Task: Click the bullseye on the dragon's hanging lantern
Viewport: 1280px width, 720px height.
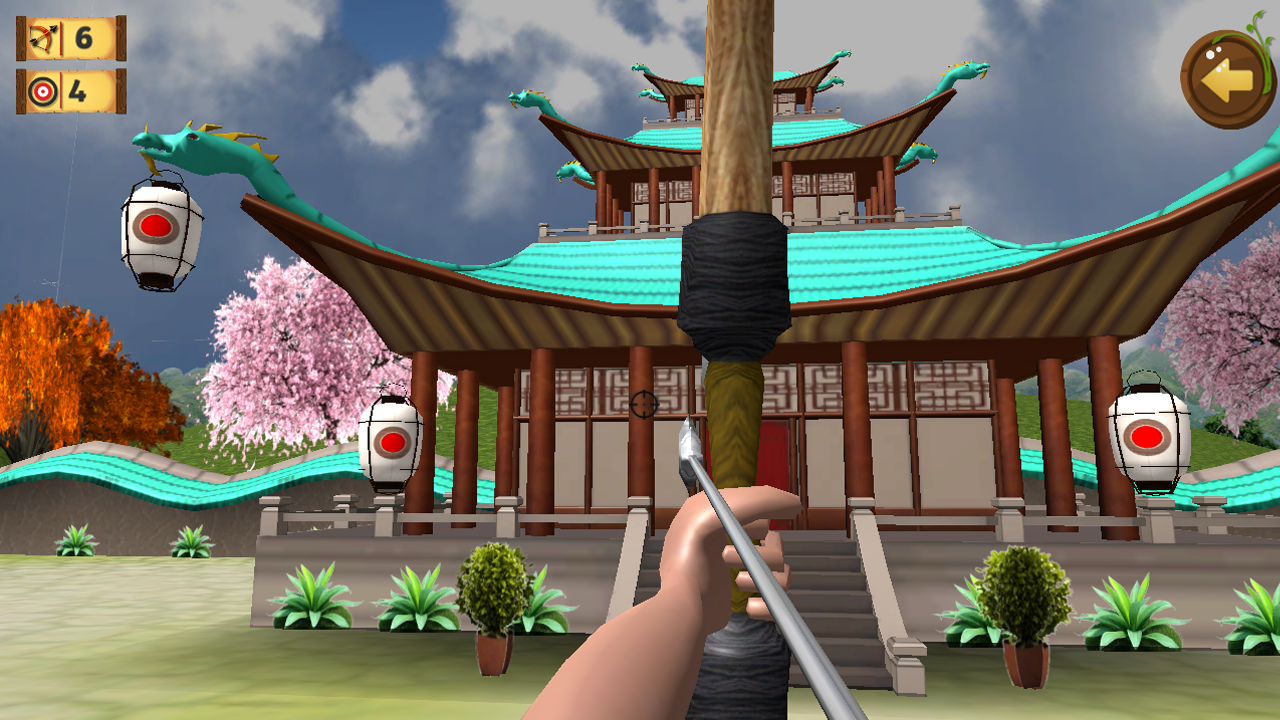Action: click(x=155, y=224)
